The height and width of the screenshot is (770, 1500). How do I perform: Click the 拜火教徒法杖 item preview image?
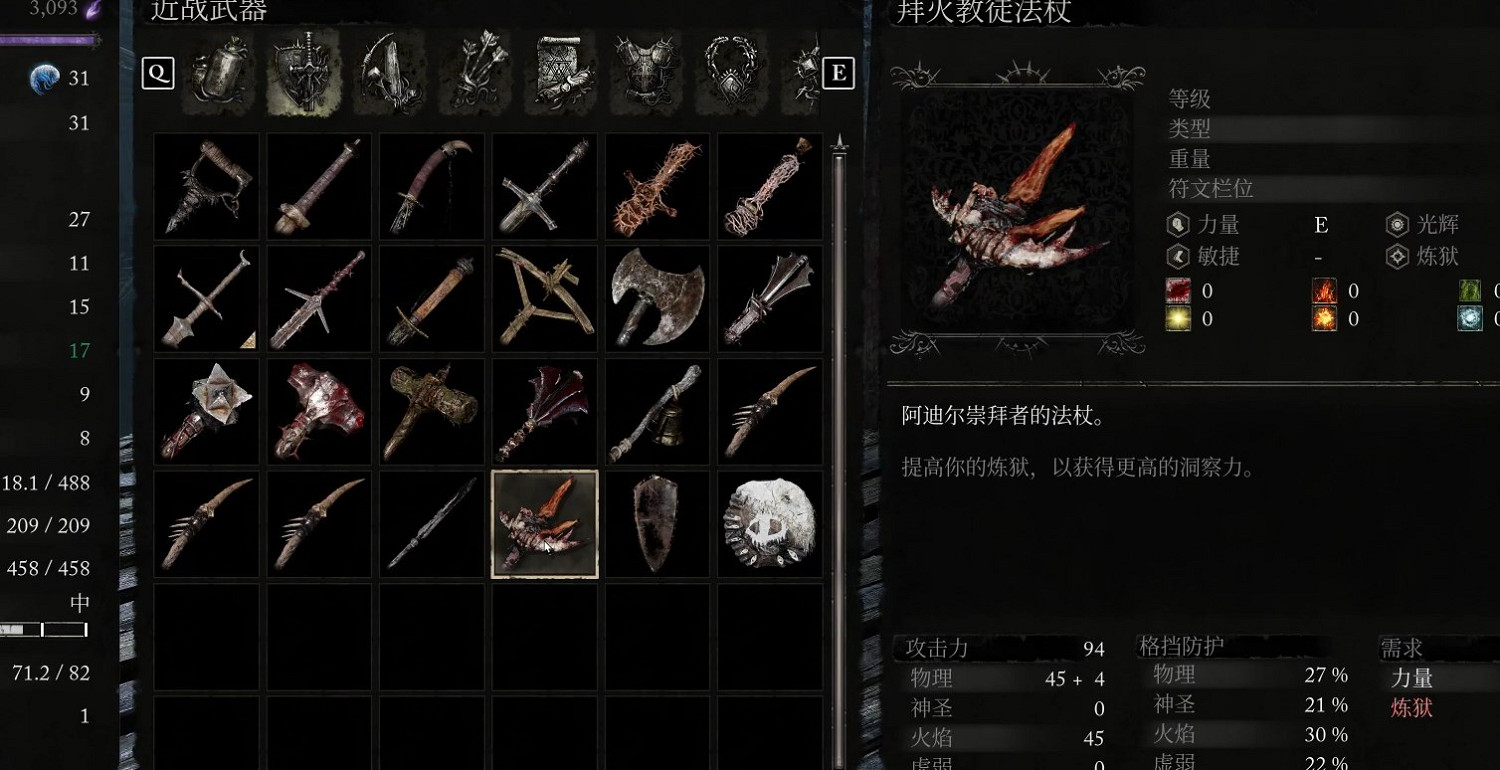point(1017,210)
